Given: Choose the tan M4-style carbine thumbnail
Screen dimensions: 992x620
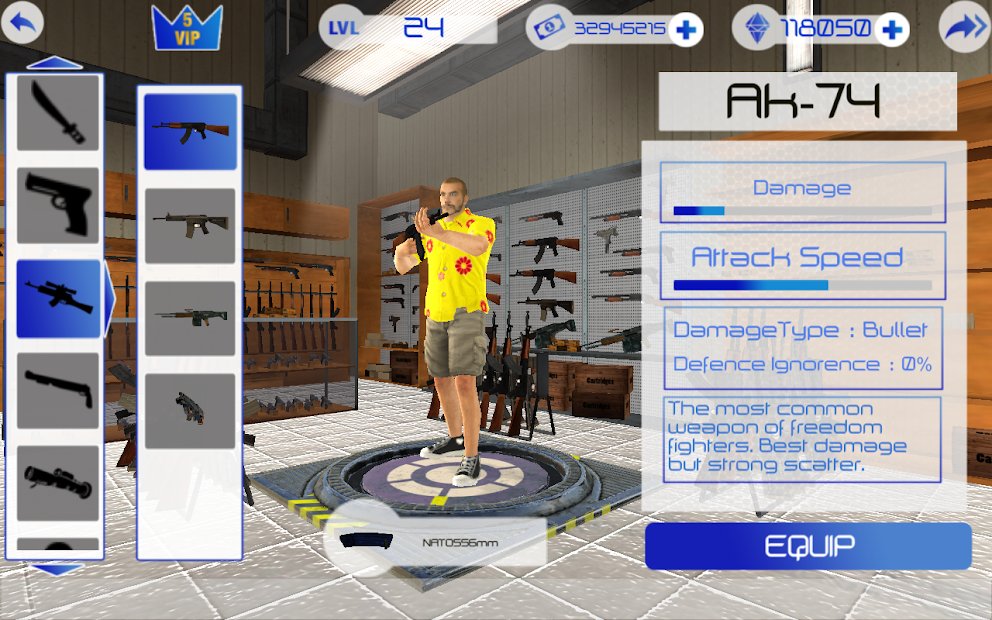Looking at the screenshot, I should click(190, 225).
